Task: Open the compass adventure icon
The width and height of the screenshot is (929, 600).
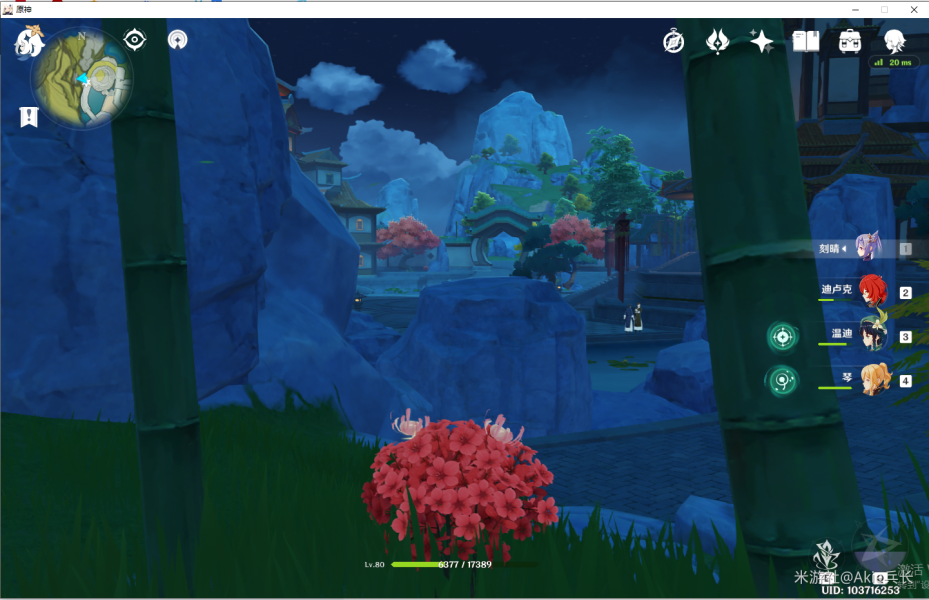Action: pos(674,41)
